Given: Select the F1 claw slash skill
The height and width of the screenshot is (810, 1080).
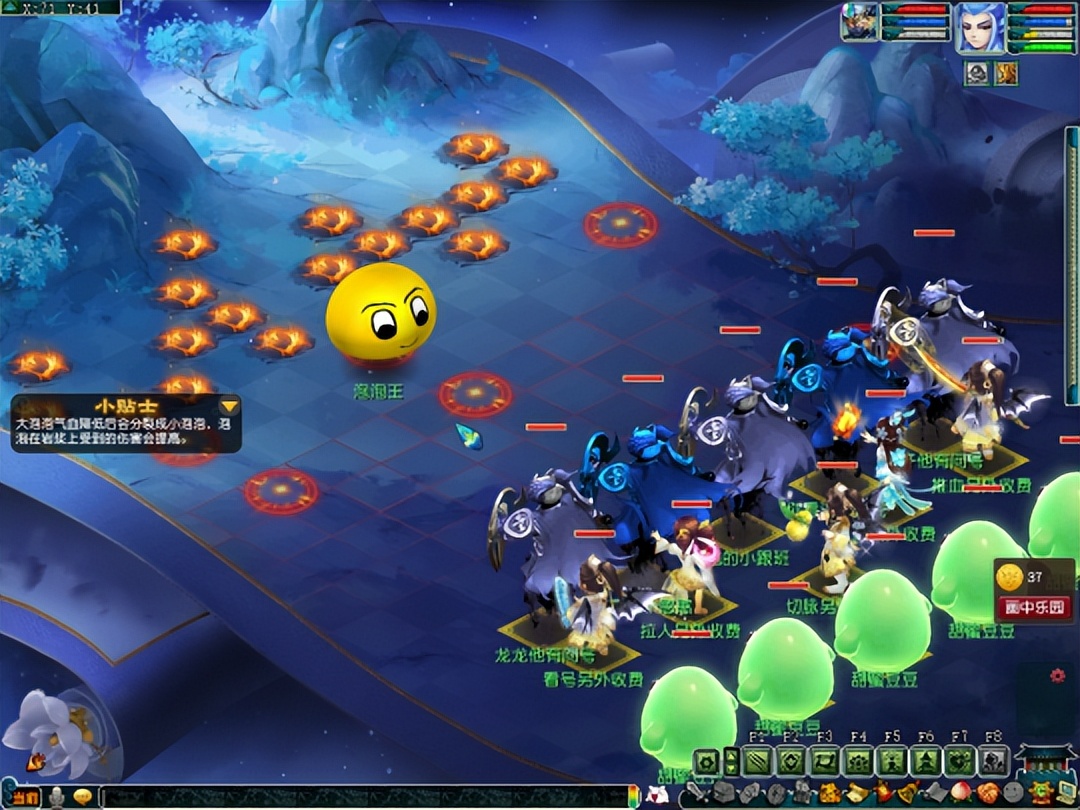Looking at the screenshot, I should coord(758,762).
